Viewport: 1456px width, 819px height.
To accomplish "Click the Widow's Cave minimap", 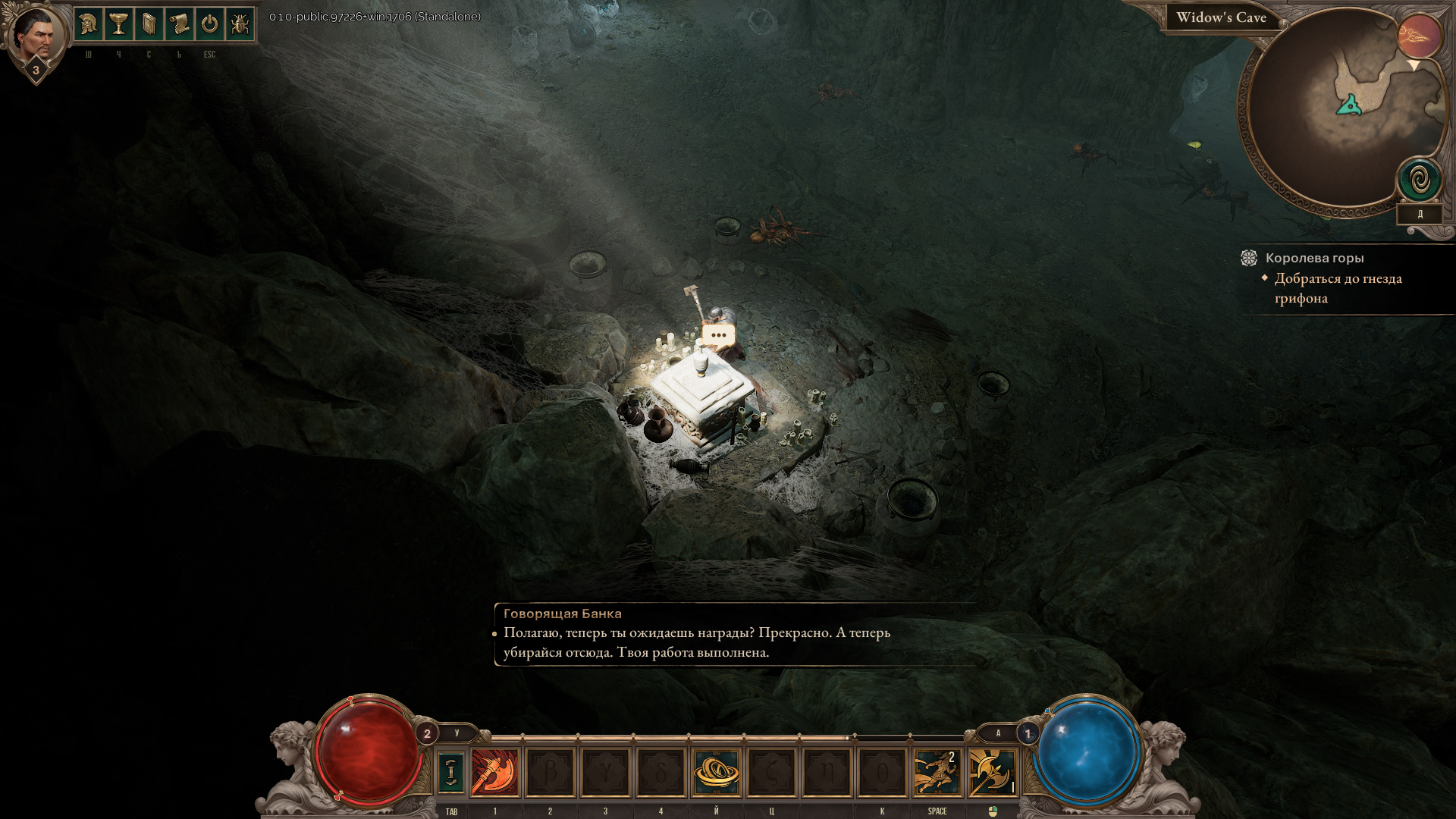I will (1336, 114).
